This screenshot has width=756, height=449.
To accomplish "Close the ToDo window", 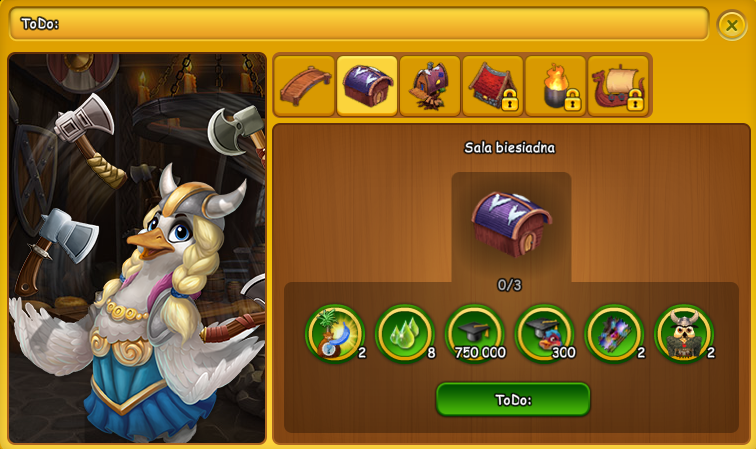I will (x=732, y=25).
